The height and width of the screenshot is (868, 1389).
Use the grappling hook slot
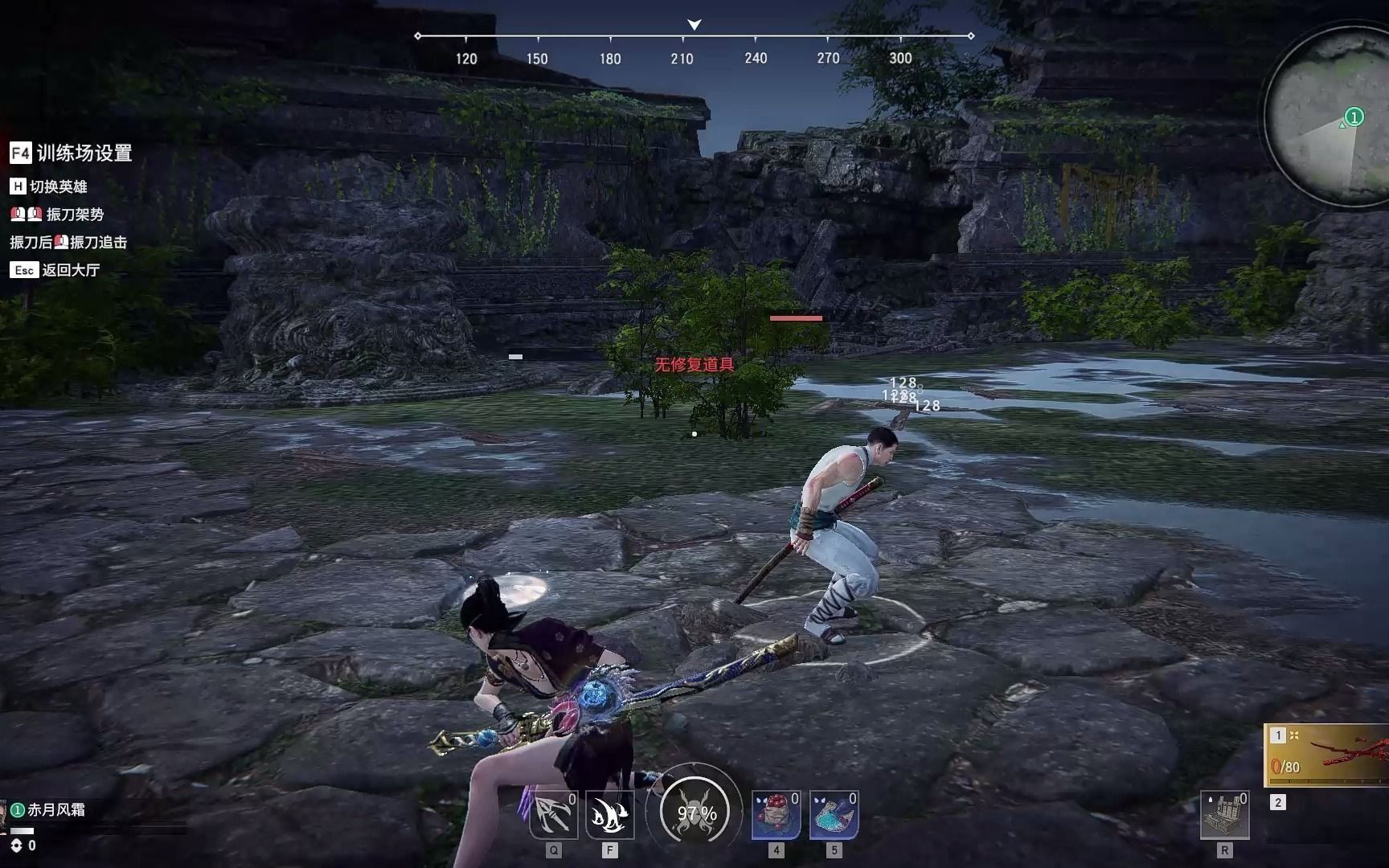554,816
